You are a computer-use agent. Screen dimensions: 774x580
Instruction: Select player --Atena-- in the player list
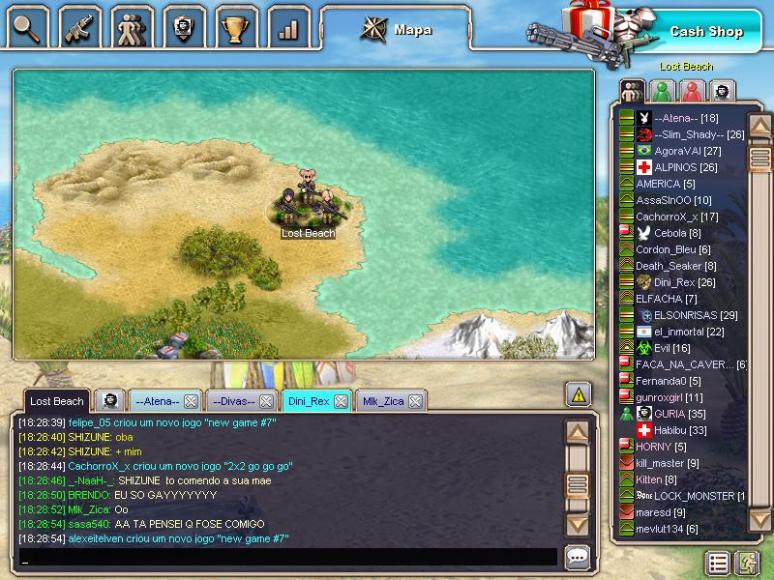point(678,118)
